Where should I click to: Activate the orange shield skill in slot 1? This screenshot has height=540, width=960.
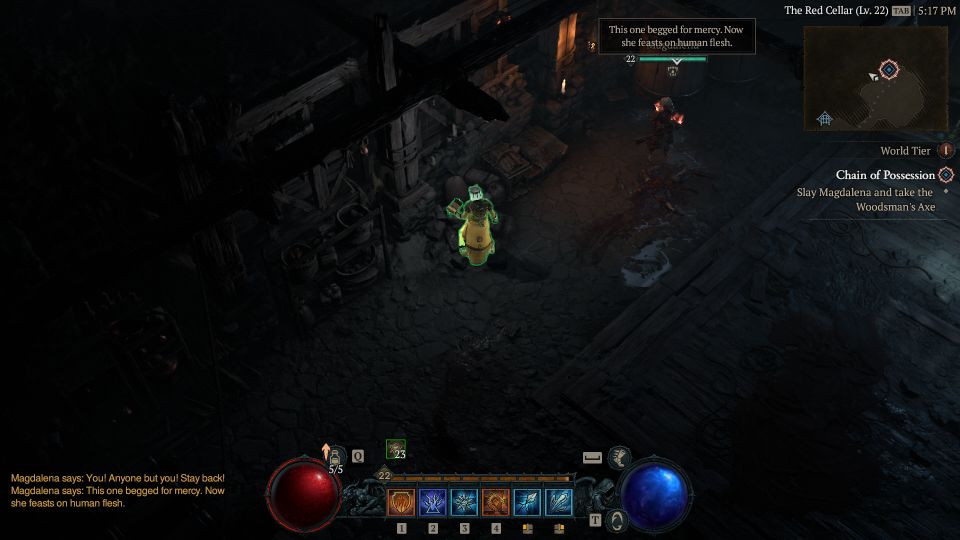click(401, 502)
